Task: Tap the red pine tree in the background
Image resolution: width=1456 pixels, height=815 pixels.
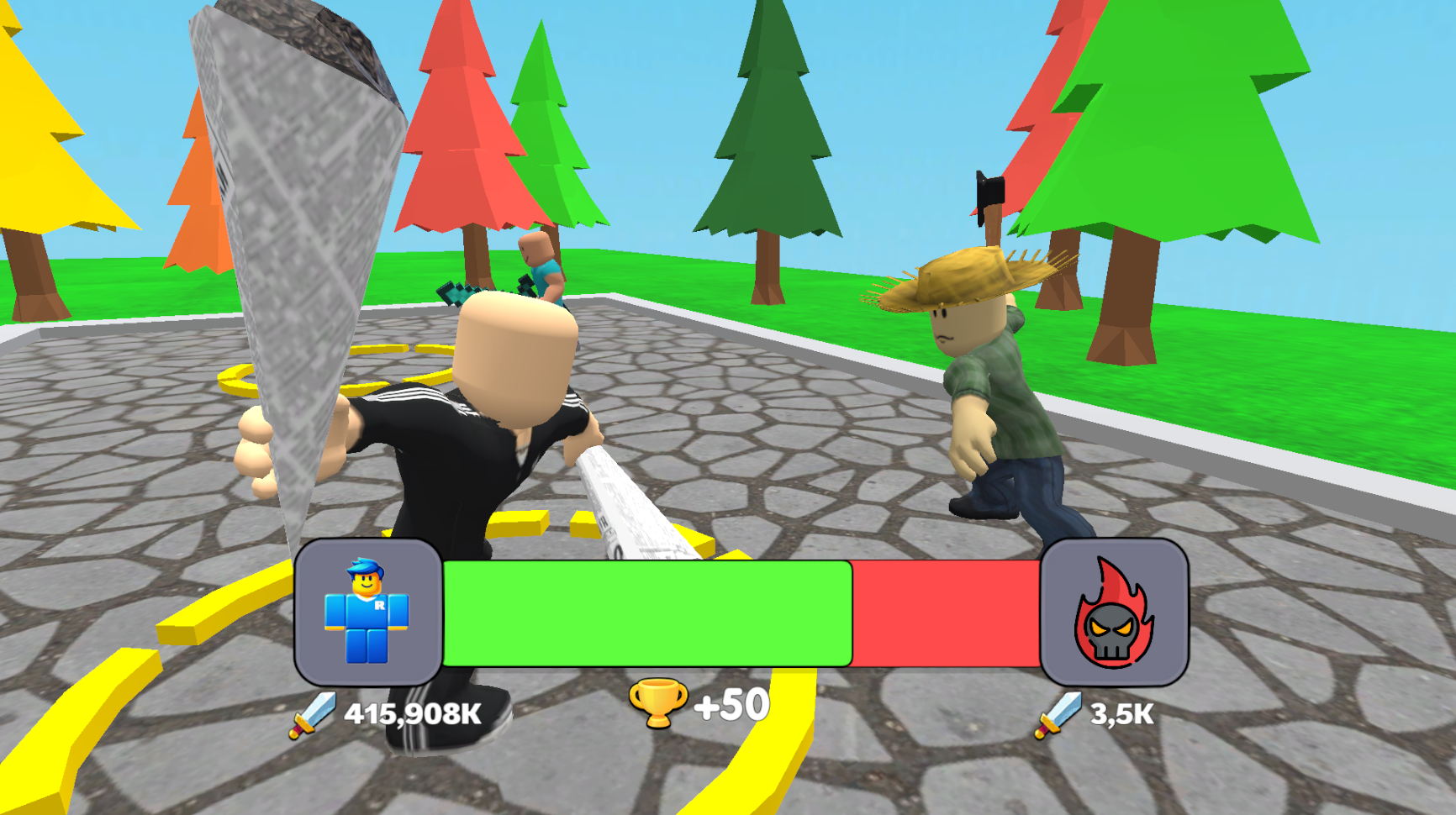Action: (458, 126)
